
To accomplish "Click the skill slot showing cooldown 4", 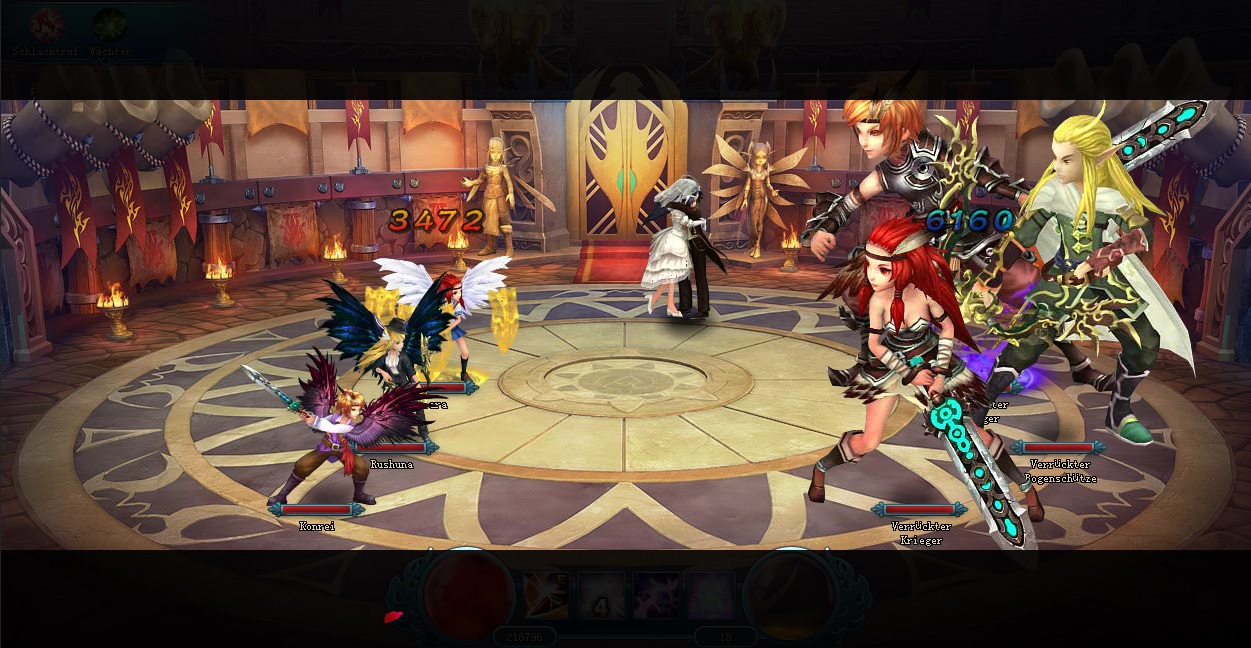I will pyautogui.click(x=601, y=595).
